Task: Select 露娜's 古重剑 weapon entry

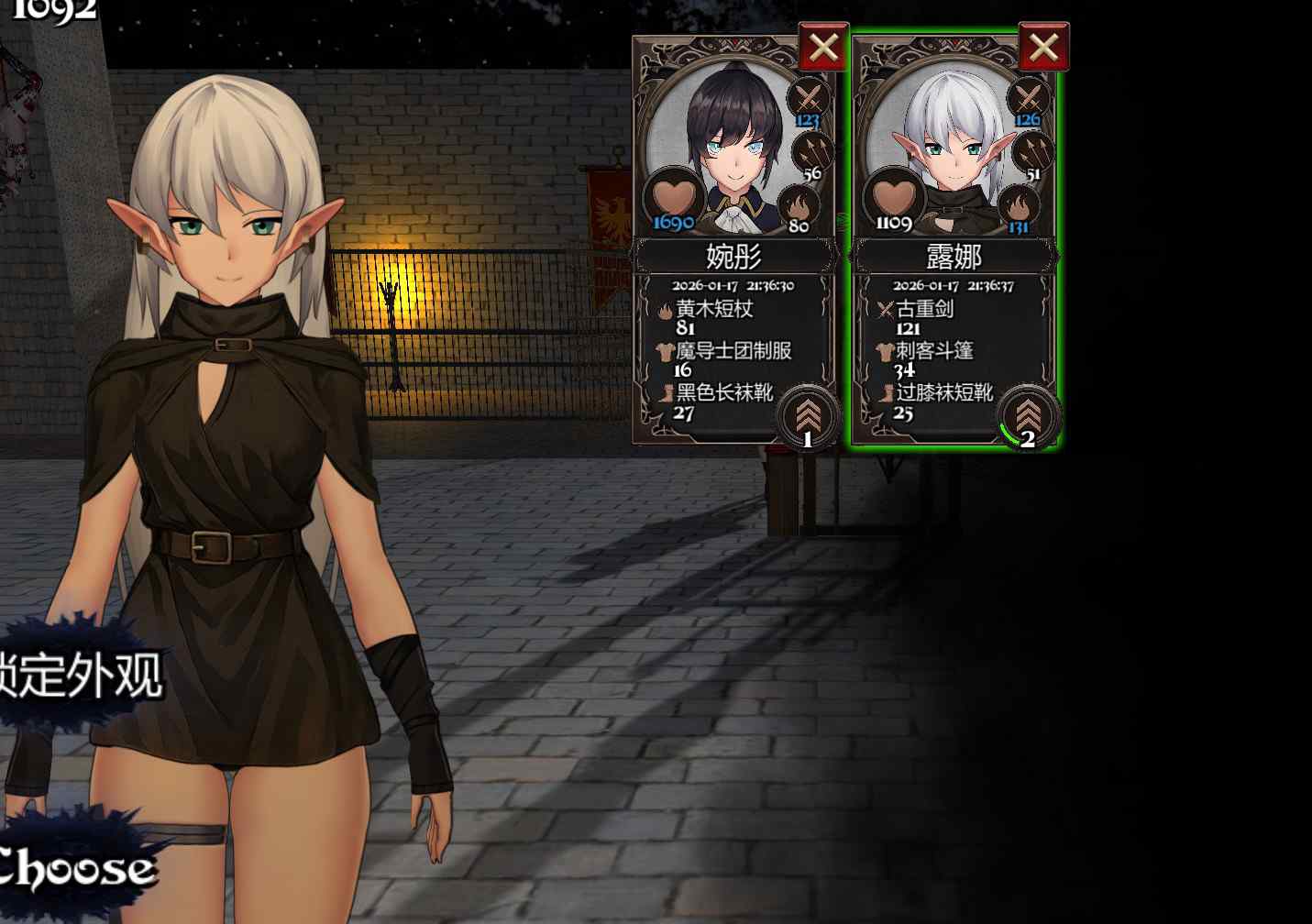Action: pyautogui.click(x=924, y=310)
